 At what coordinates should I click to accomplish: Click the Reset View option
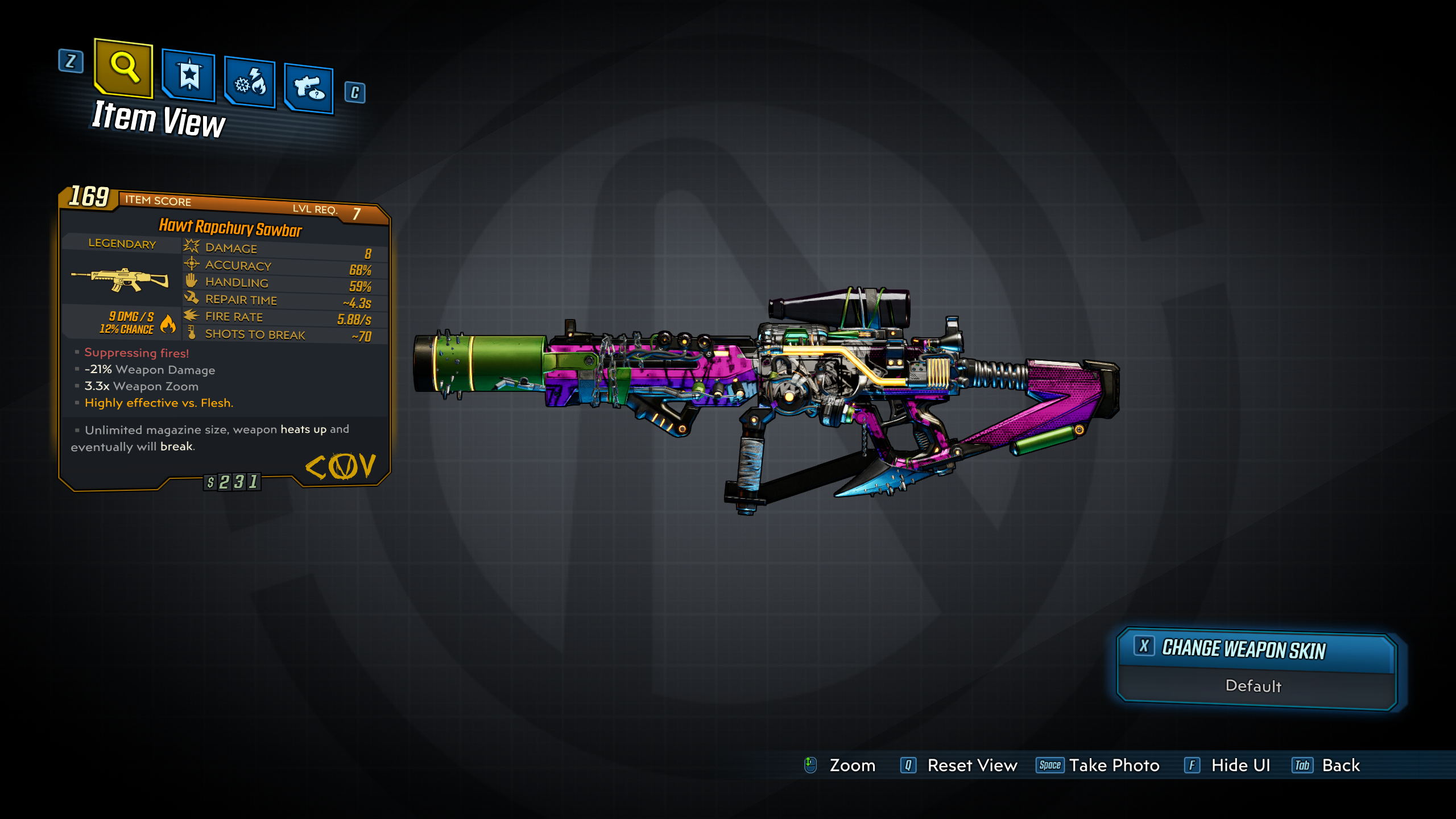971,766
